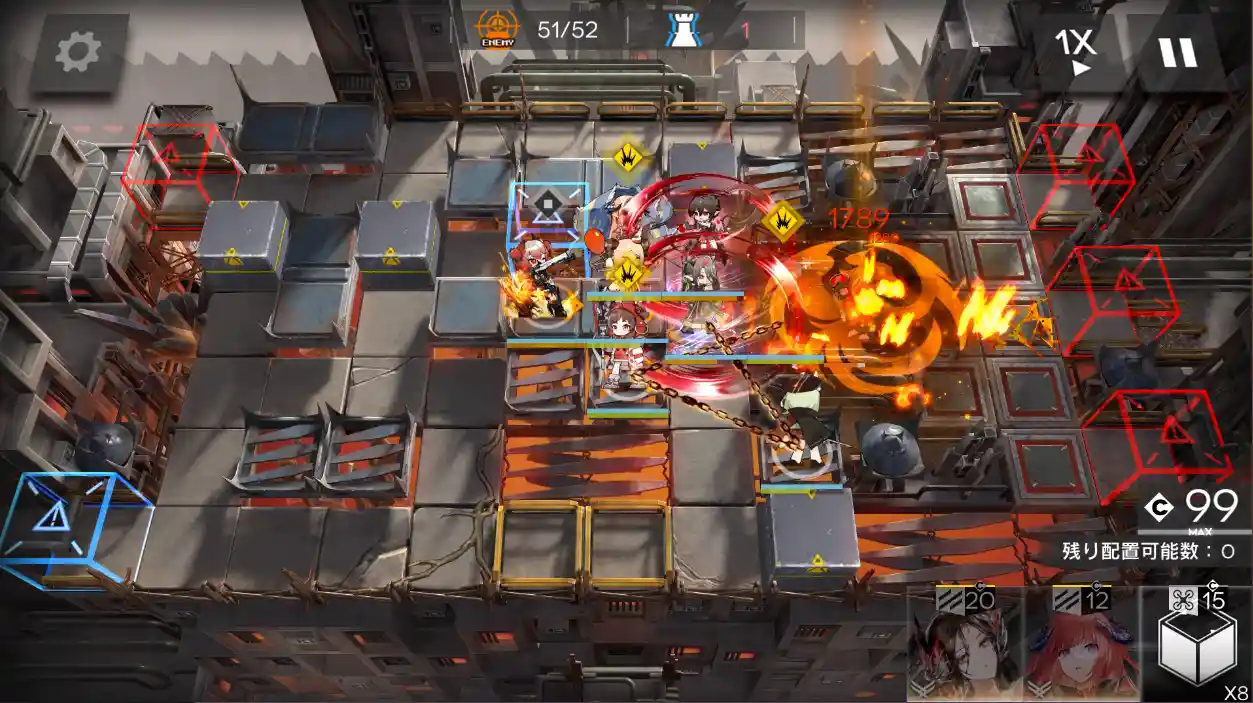Select the white supply box deploy item
The width and height of the screenshot is (1253, 703).
1196,647
